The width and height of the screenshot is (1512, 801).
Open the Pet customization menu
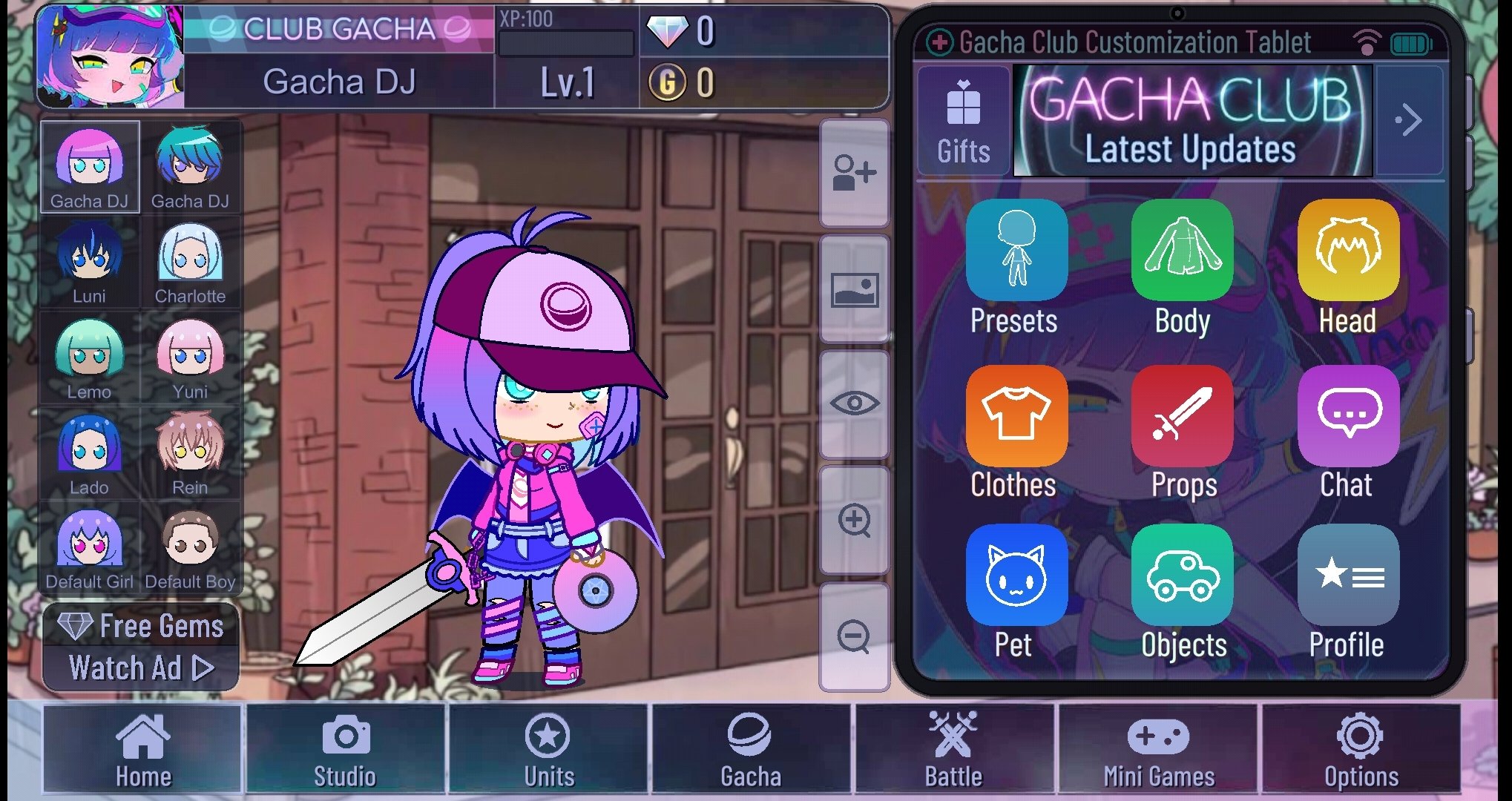pos(1016,576)
